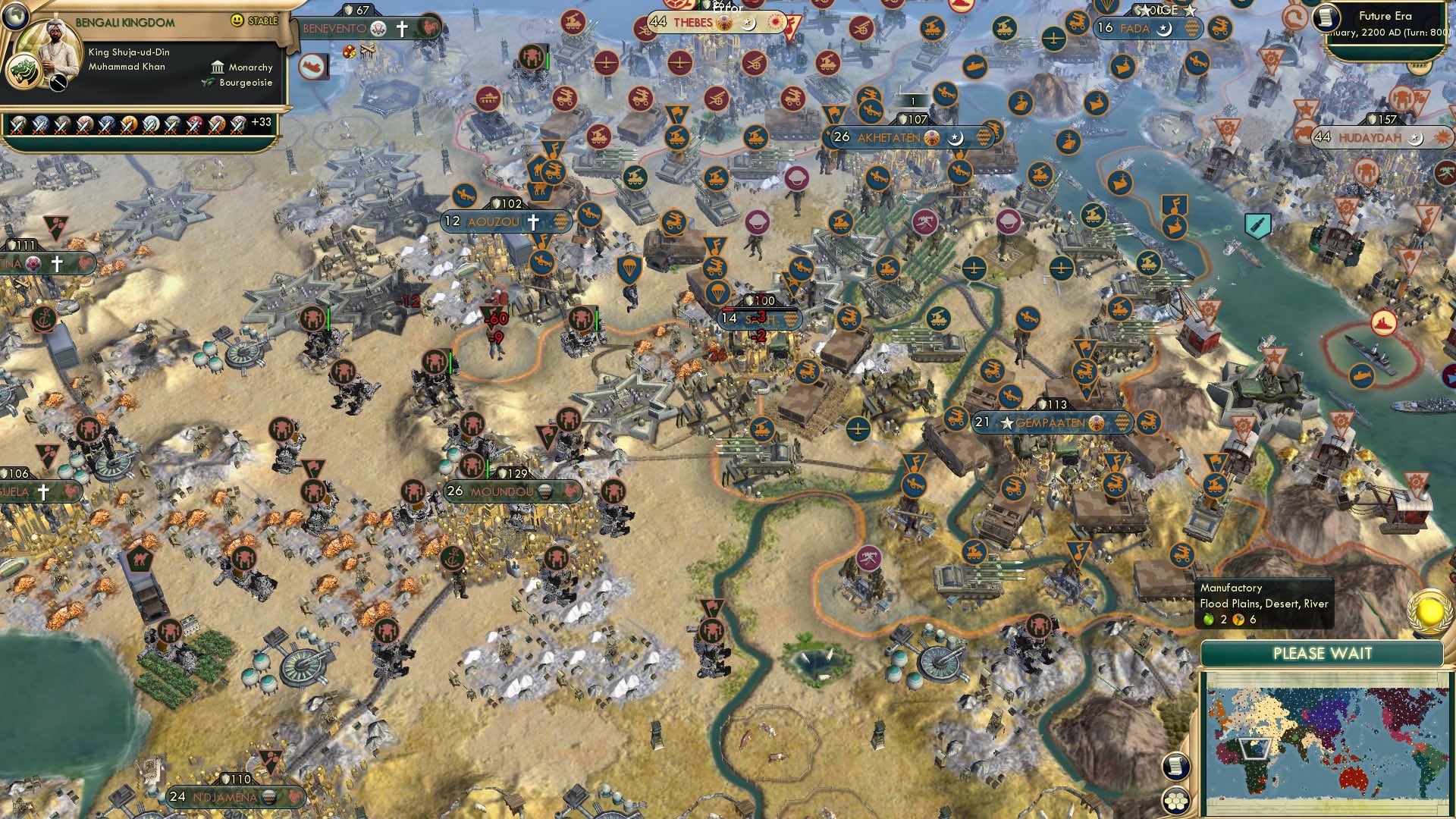1456x819 pixels.
Task: Click the Please Wait turn button
Action: click(x=1322, y=654)
